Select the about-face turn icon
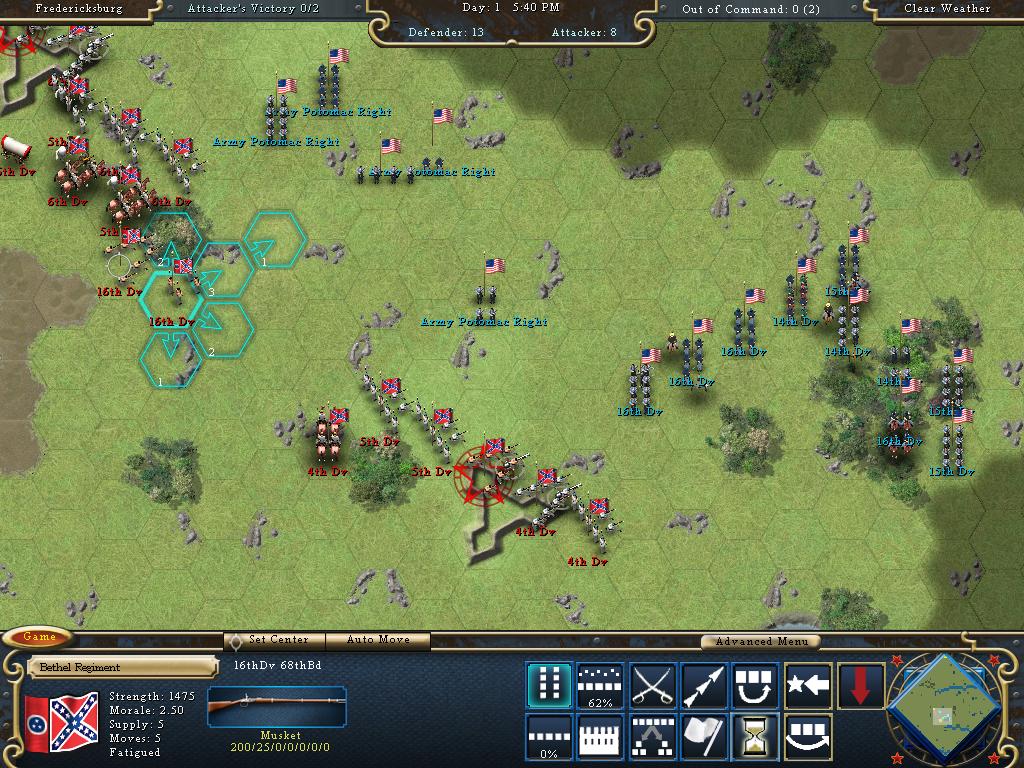 point(757,685)
